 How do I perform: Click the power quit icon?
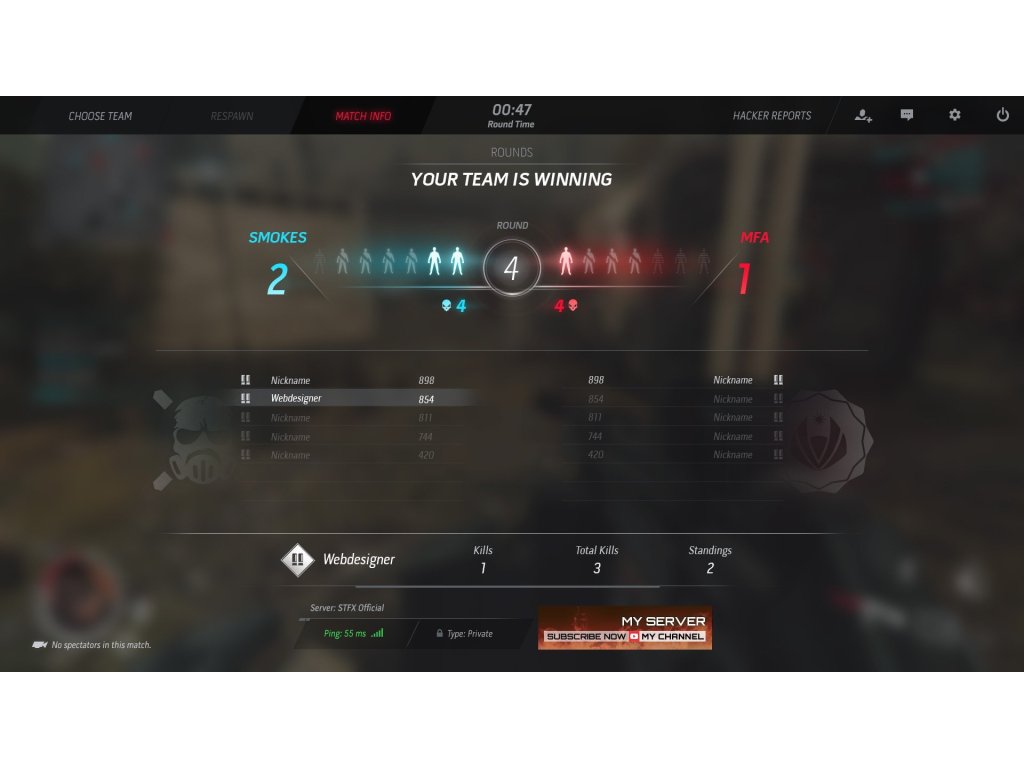[1002, 116]
